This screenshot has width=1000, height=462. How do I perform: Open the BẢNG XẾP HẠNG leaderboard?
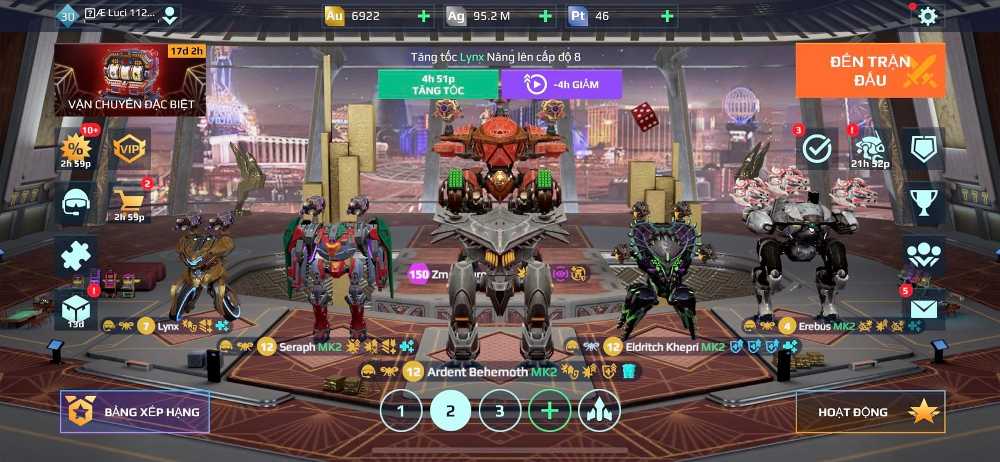135,411
